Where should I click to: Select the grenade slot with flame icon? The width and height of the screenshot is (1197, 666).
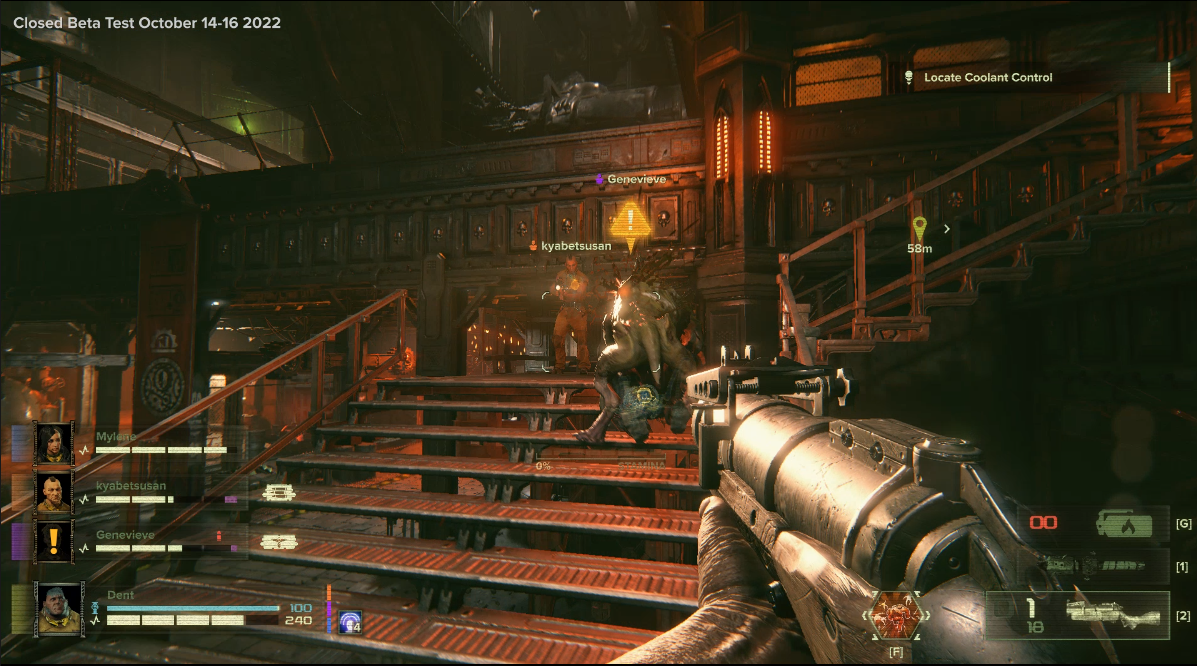coord(1092,522)
